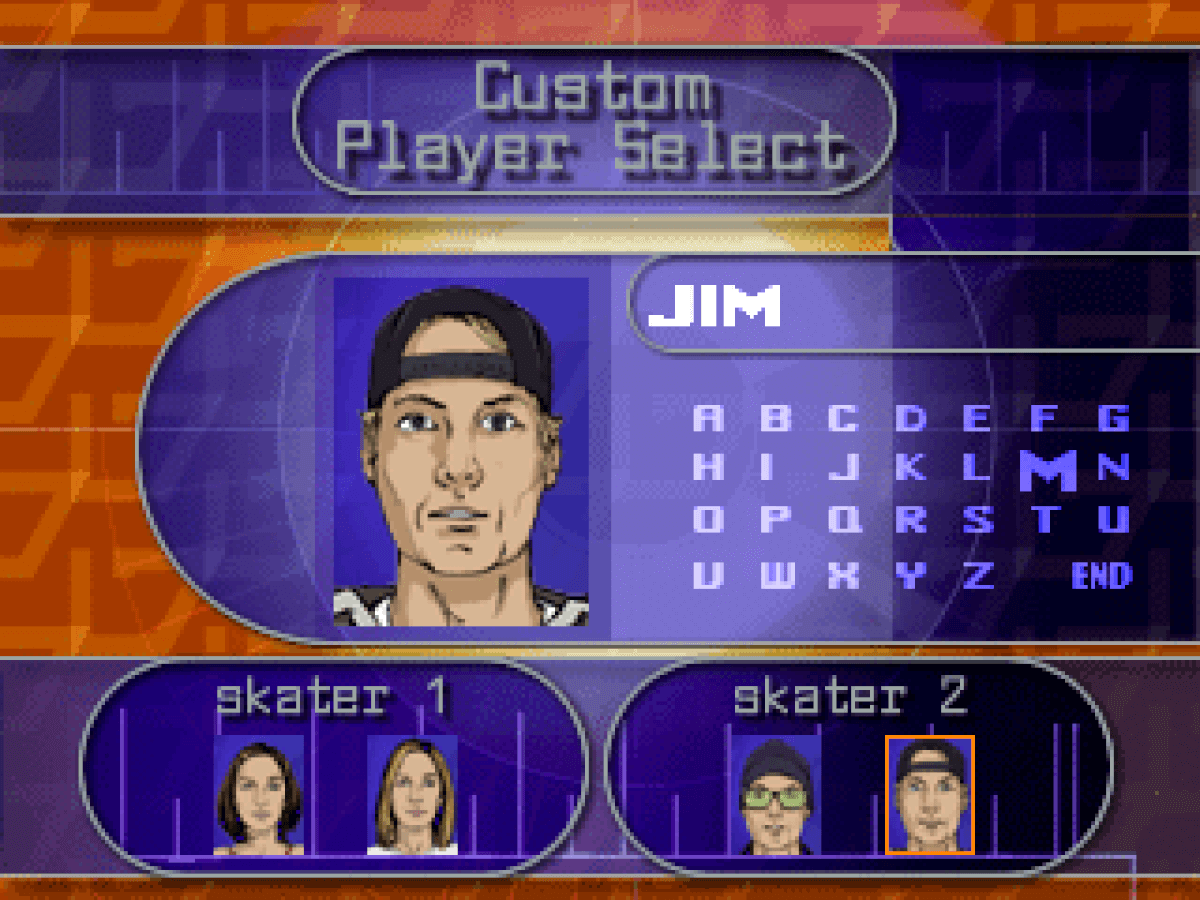Screen dimensions: 1200x900
Task: Select letter A on the keyboard
Action: (708, 418)
